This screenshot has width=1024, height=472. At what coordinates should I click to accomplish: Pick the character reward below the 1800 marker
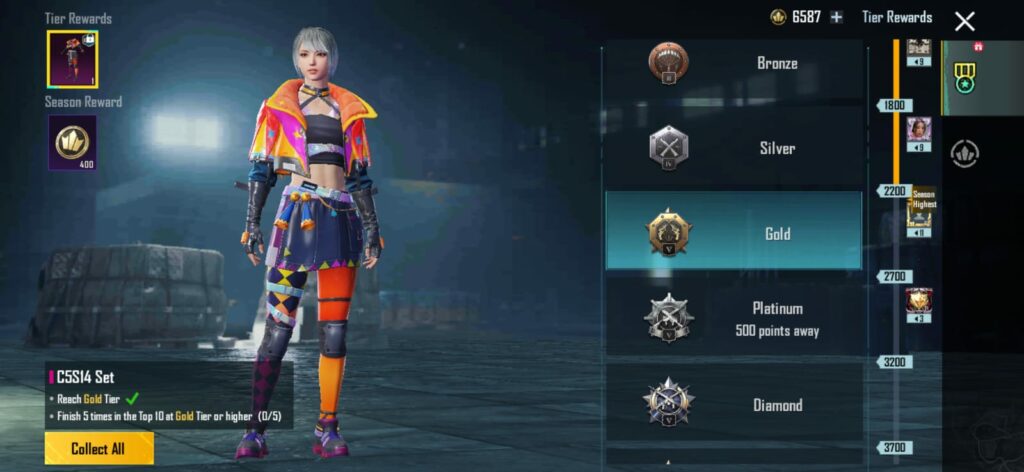pos(918,130)
